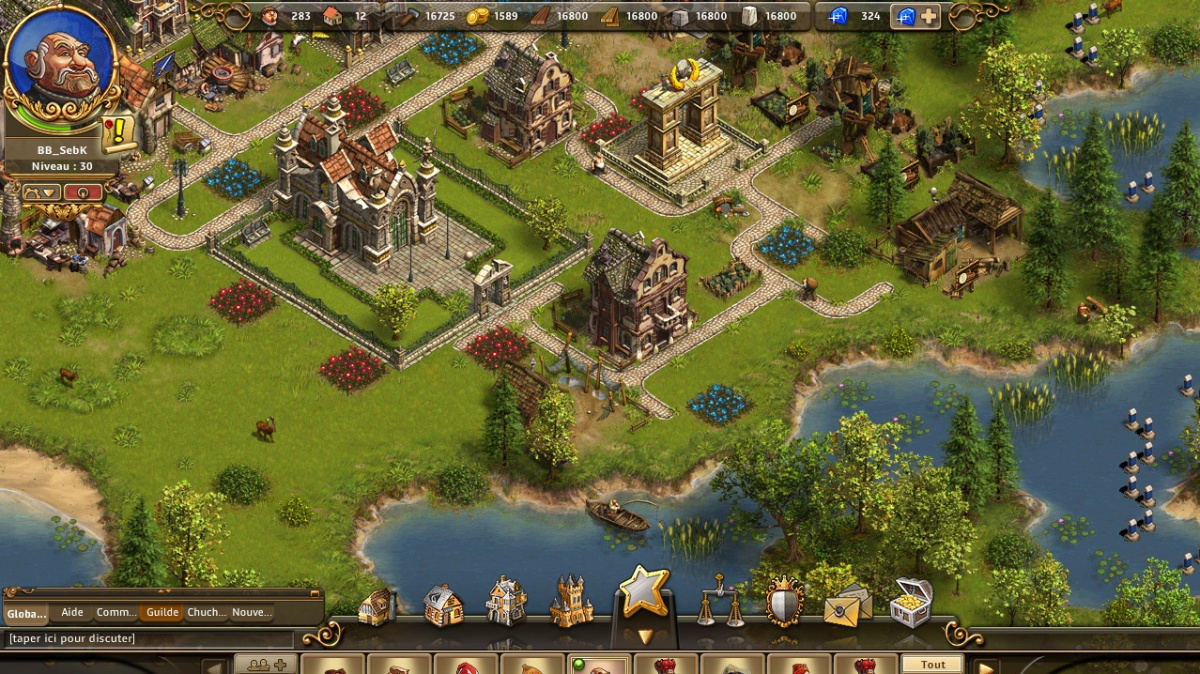Open the shield guild menu
1200x674 pixels.
pyautogui.click(x=784, y=603)
